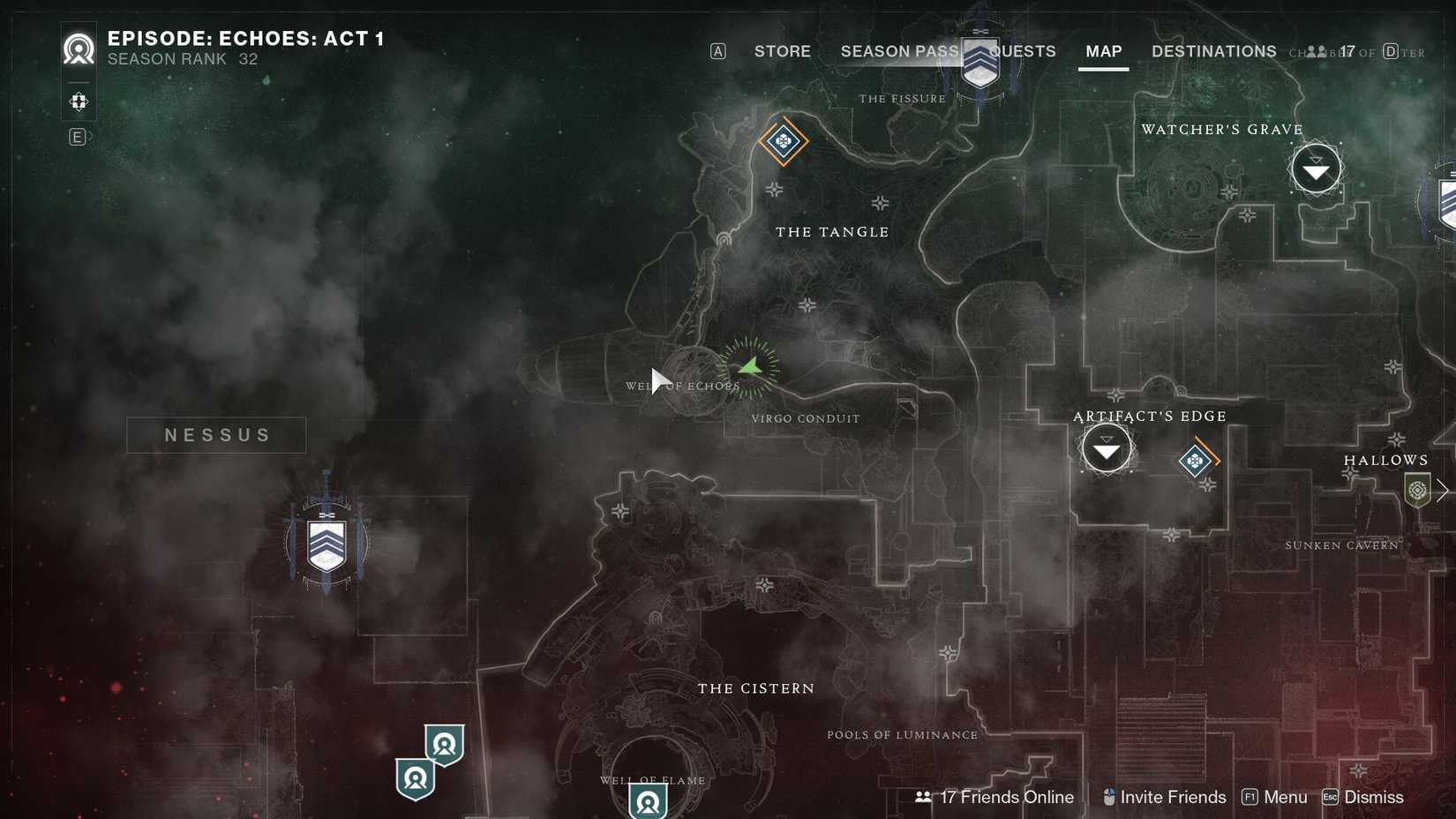The image size is (1456, 819).
Task: Switch to the Quests tab
Action: click(x=1024, y=51)
